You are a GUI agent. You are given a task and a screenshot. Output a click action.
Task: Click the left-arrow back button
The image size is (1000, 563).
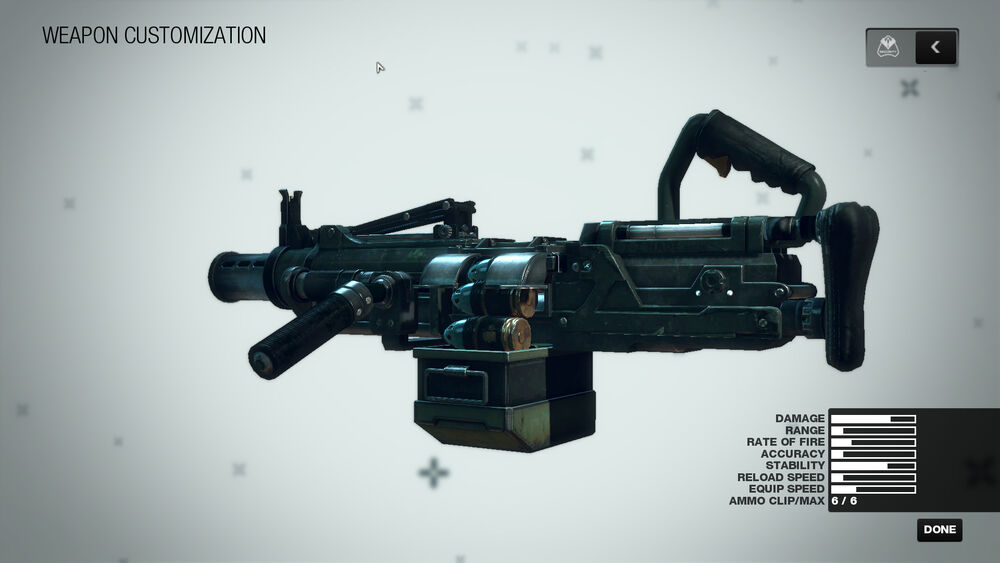coord(935,47)
